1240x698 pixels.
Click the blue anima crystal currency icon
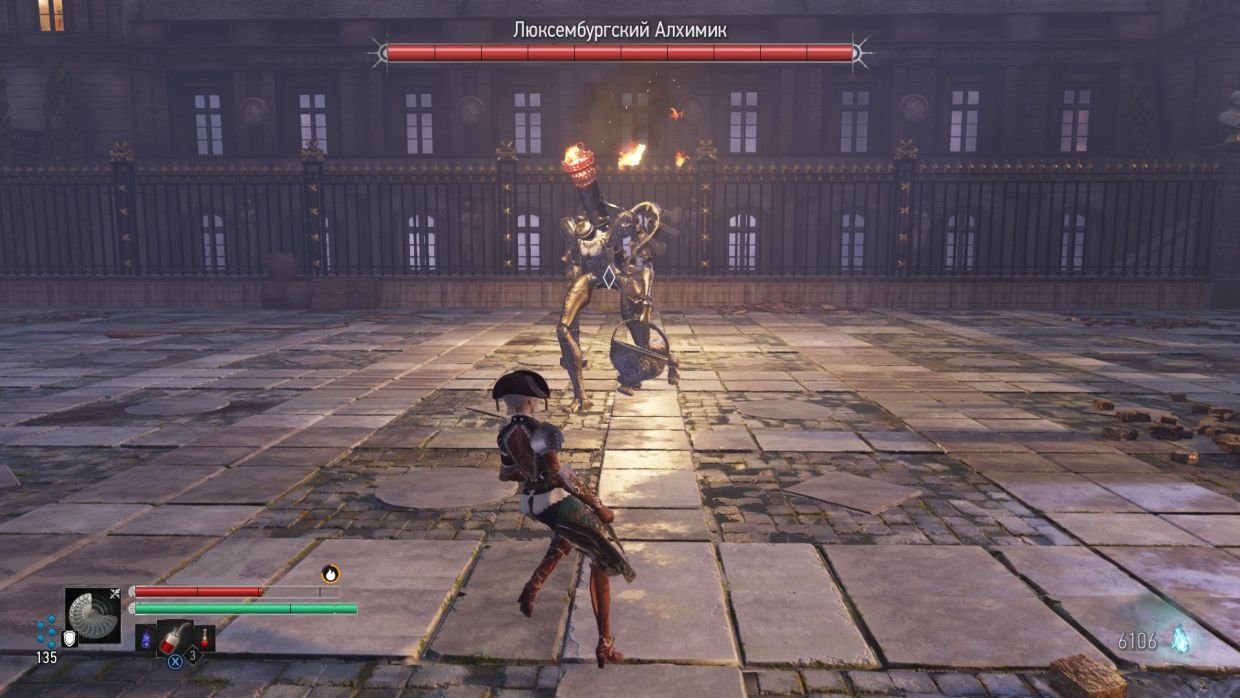click(x=1183, y=639)
